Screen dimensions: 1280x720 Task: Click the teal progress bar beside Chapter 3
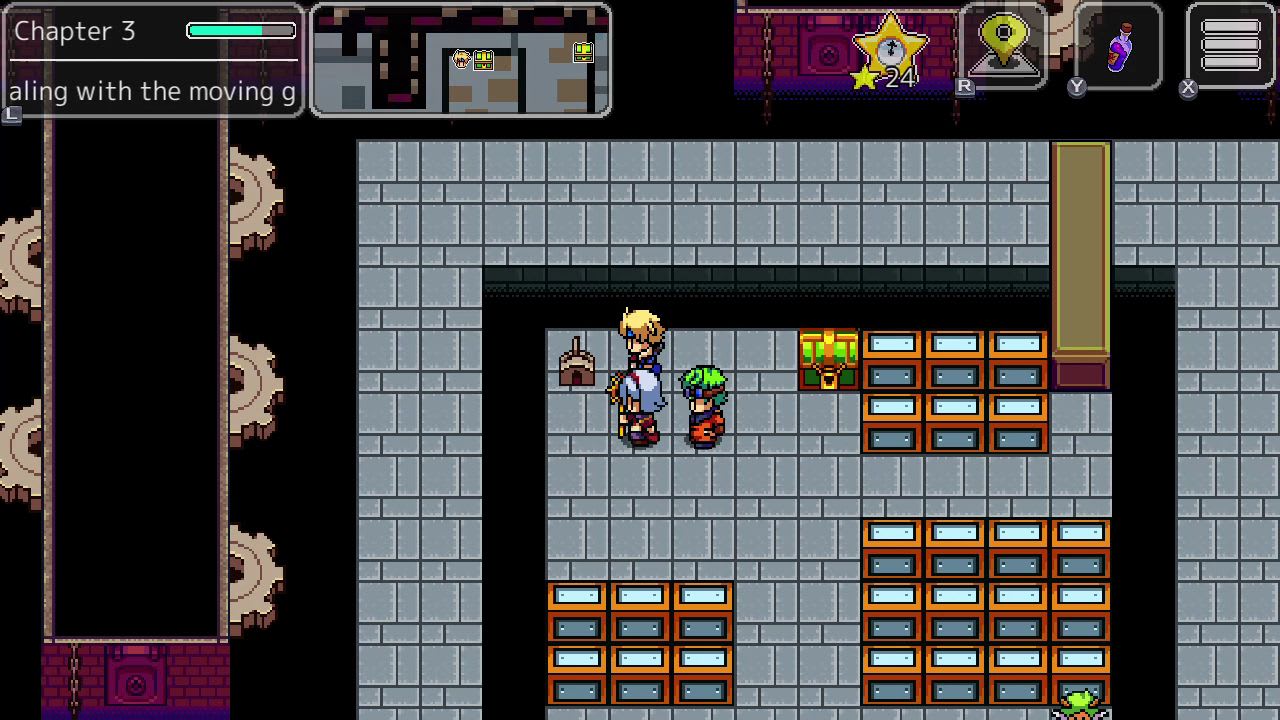(x=239, y=30)
